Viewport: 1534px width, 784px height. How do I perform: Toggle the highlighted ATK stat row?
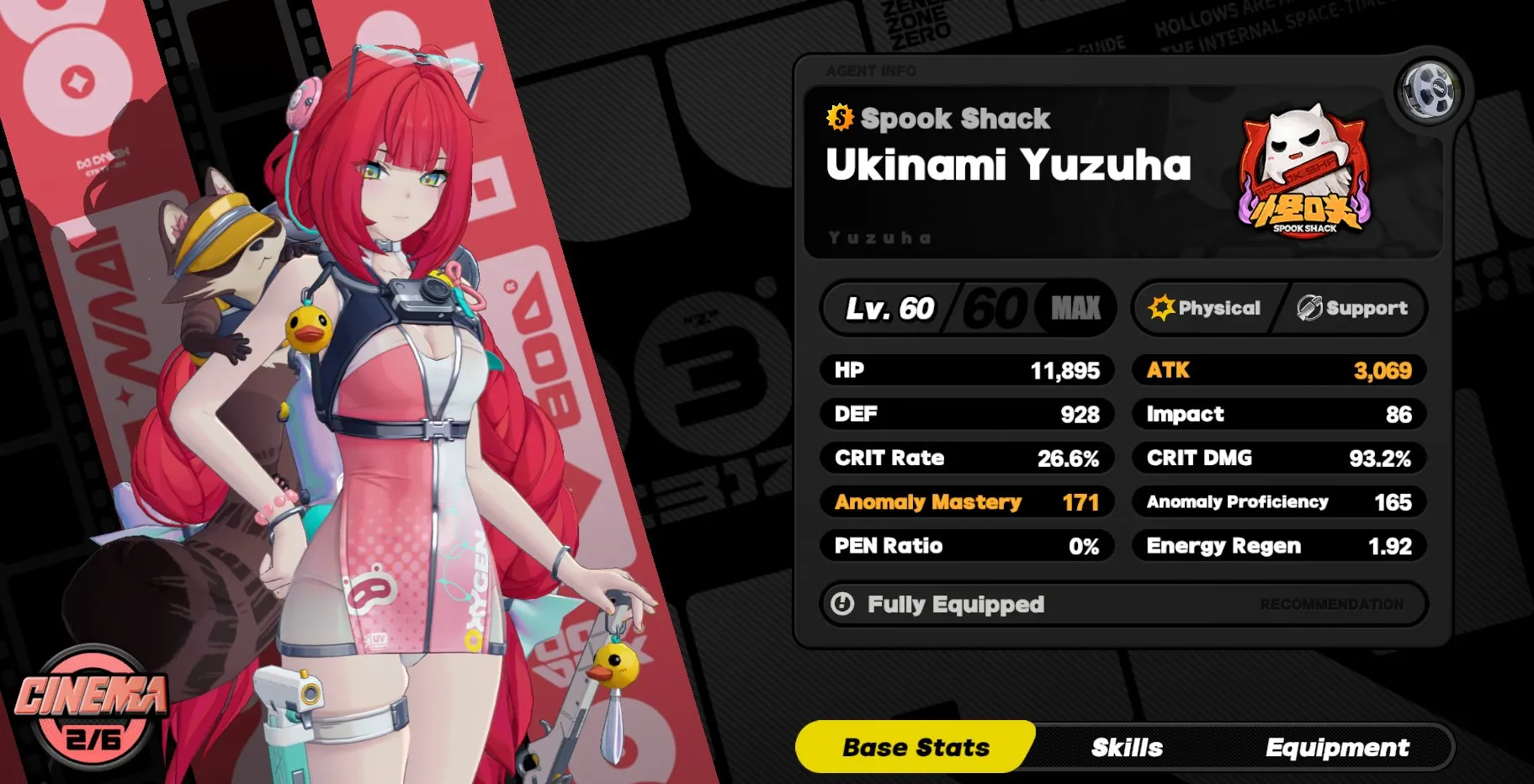[1278, 370]
